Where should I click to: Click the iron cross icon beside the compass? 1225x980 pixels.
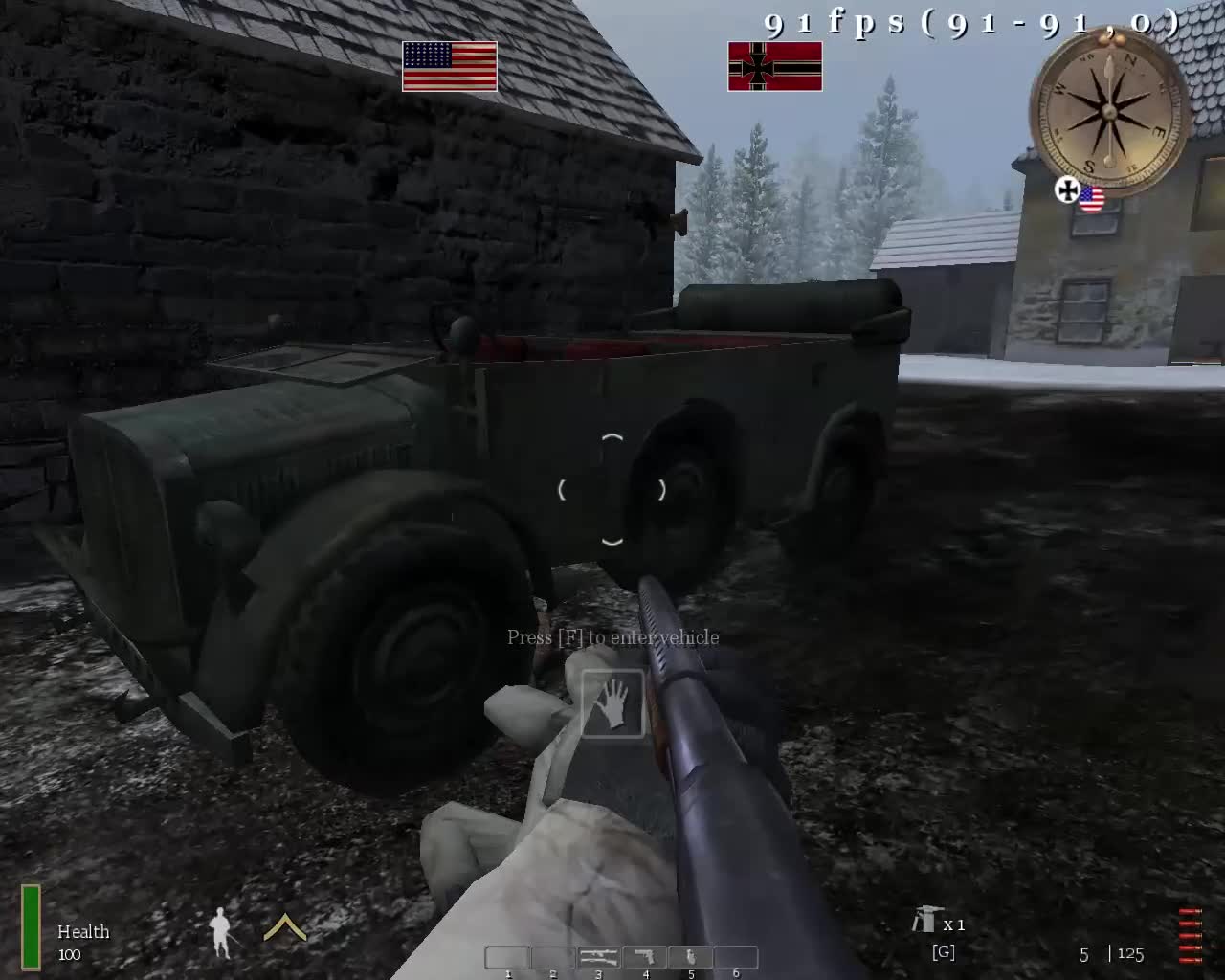(1065, 191)
